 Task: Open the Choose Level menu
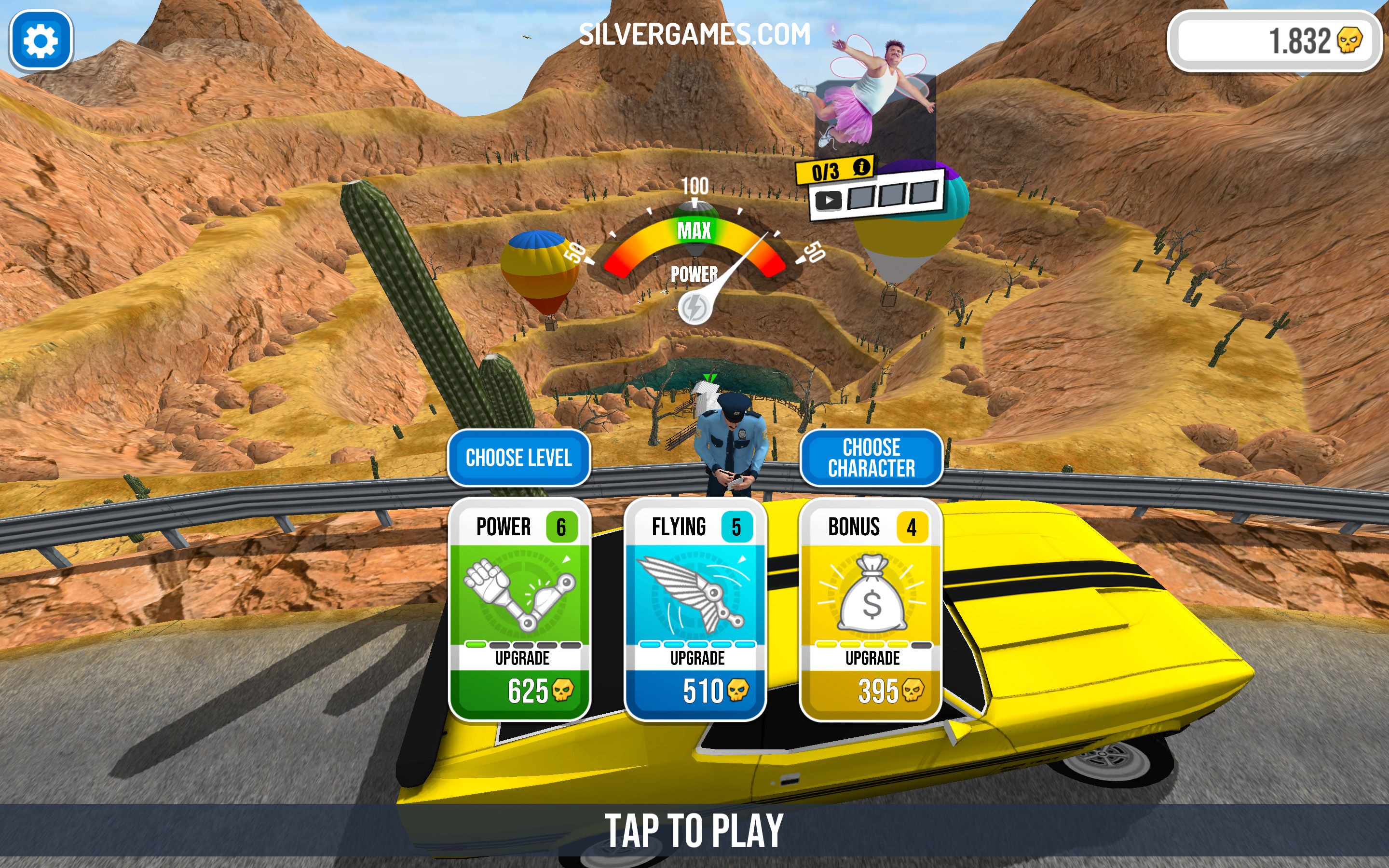pyautogui.click(x=519, y=458)
